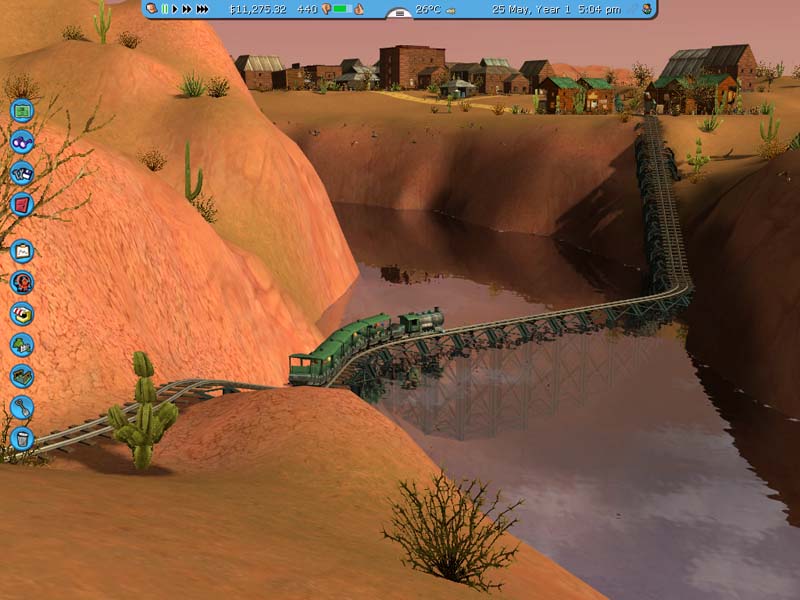This screenshot has height=600, width=800.
Task: Open the shops and stalls menu
Action: 22,313
